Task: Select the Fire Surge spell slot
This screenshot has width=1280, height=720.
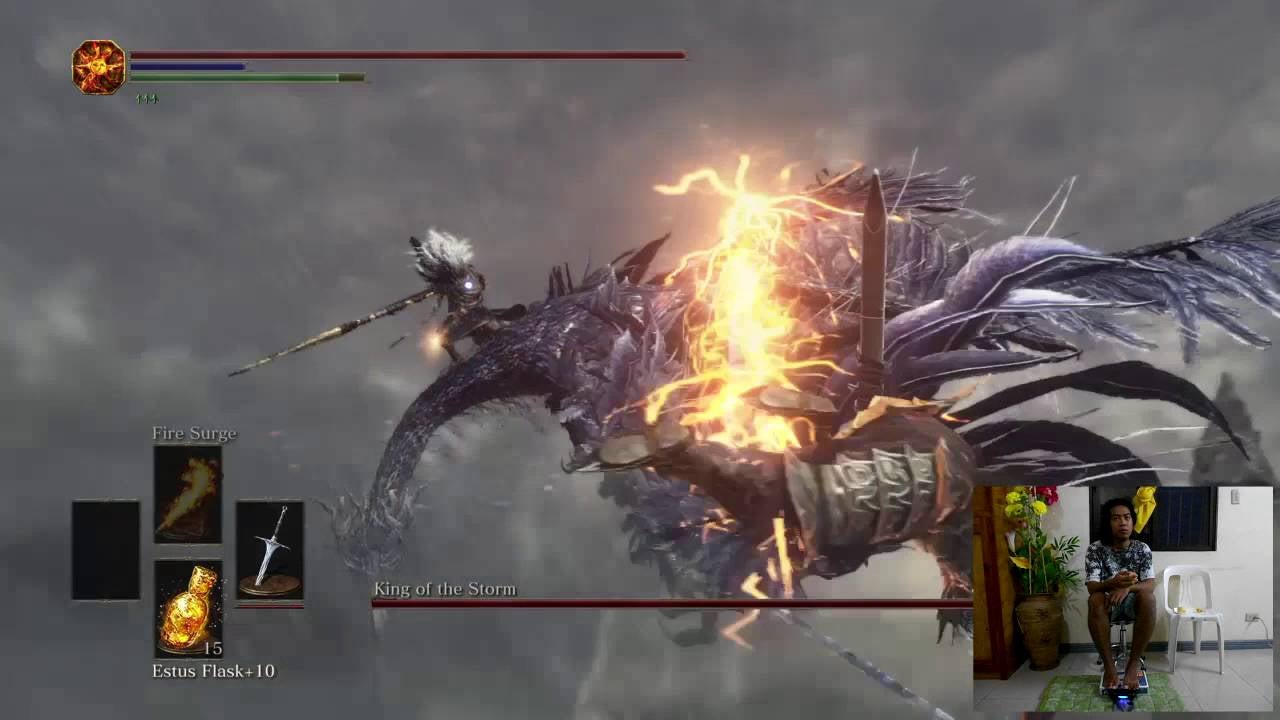Action: tap(188, 494)
